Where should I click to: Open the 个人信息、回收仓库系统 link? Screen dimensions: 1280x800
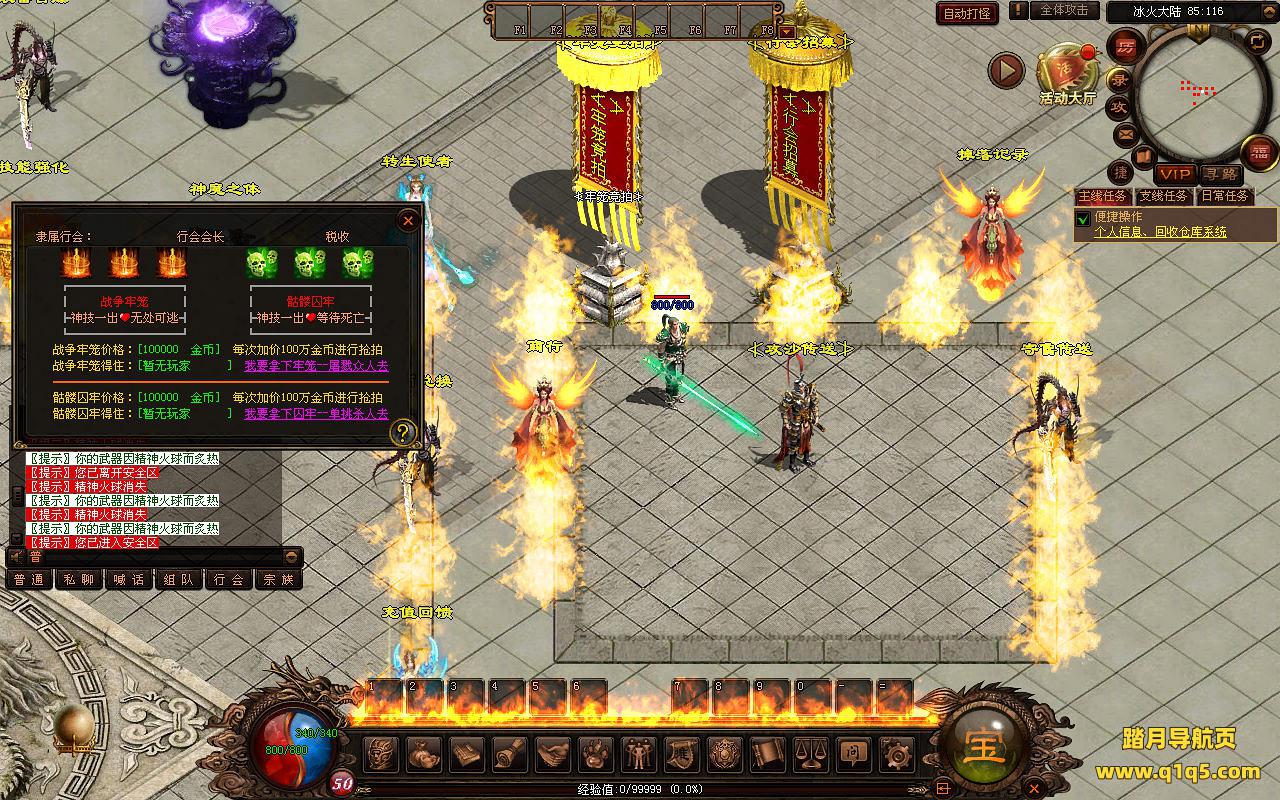pos(1160,232)
